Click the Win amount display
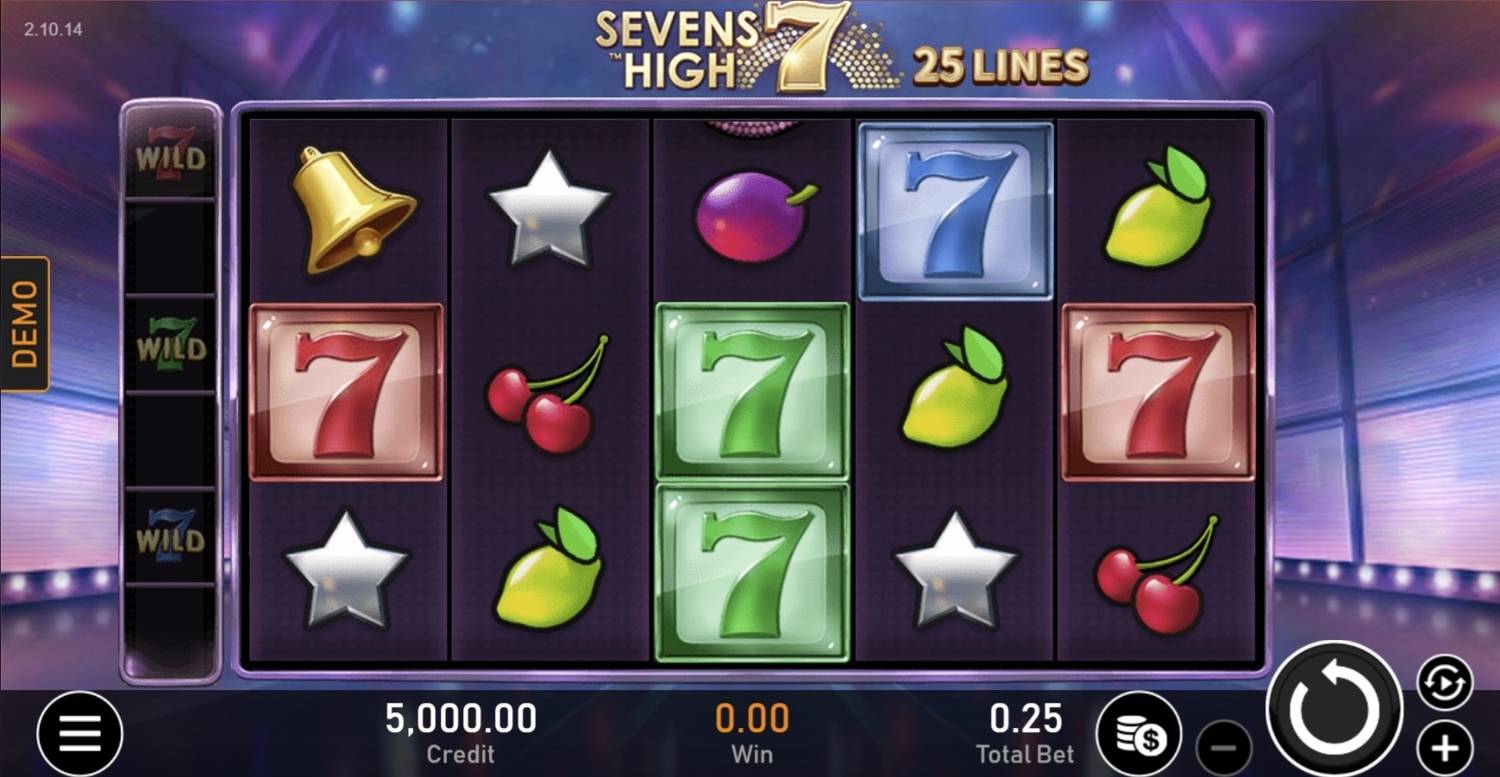Screen dimensions: 1500x777 click(751, 732)
